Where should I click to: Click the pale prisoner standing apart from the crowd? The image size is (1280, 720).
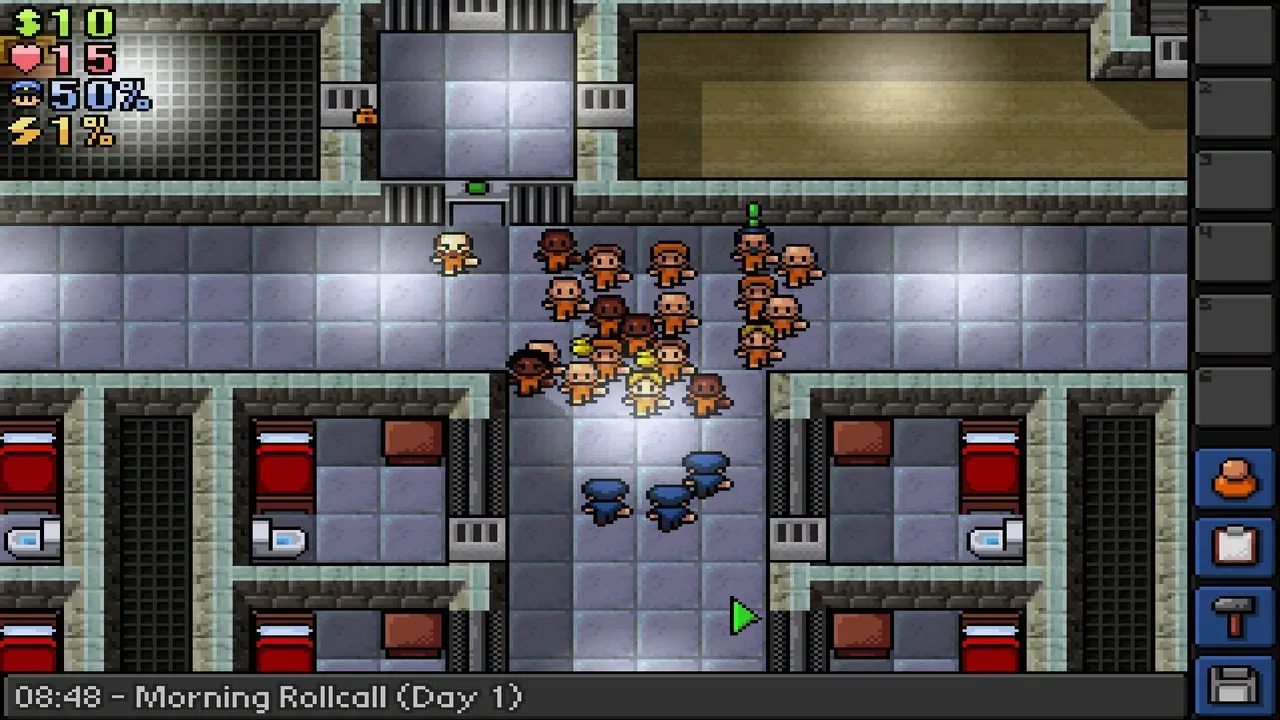(453, 252)
